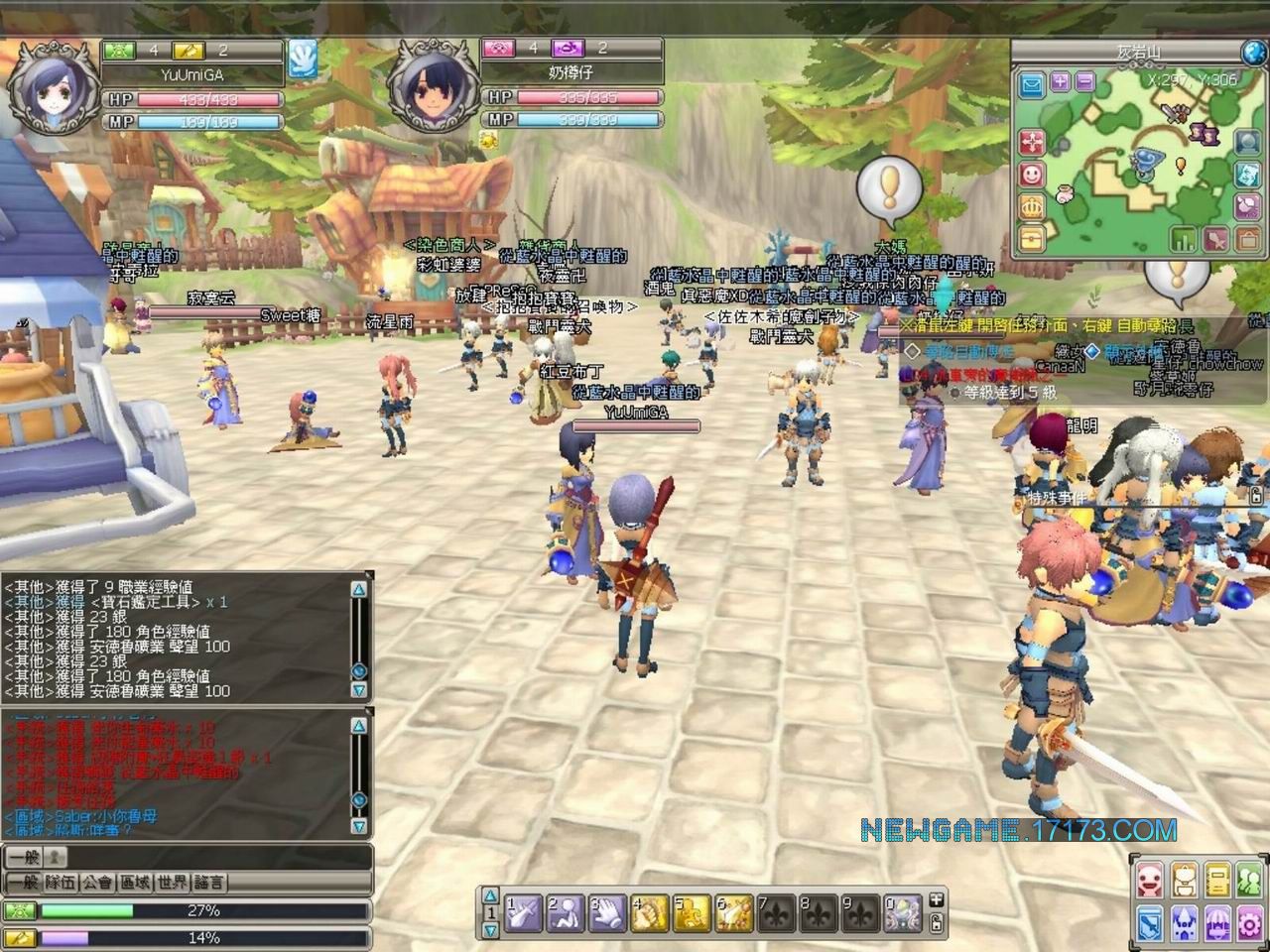
Task: Open the backpack inventory button
Action: (x=1185, y=880)
